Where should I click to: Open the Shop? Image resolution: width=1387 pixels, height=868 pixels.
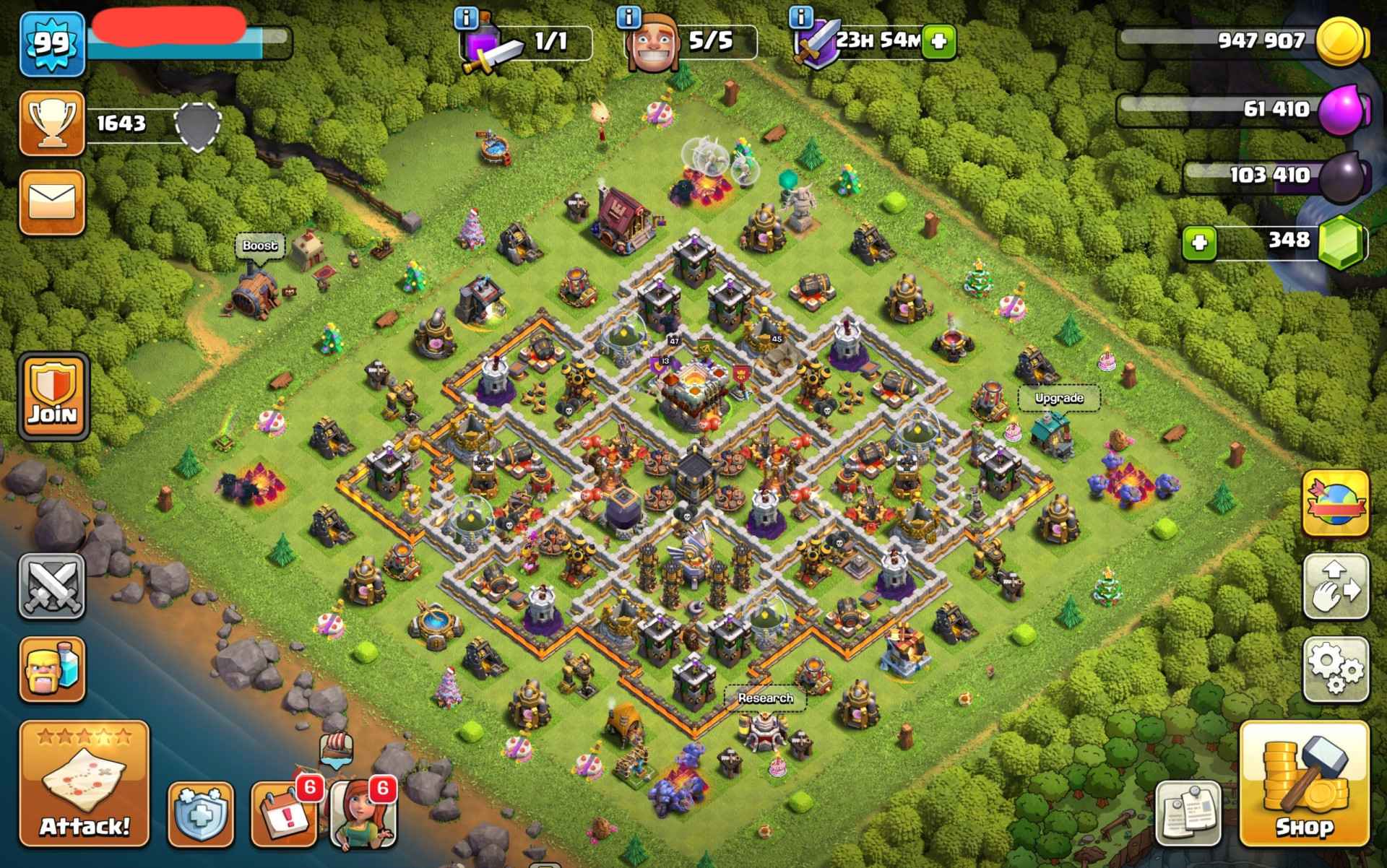coord(1304,784)
